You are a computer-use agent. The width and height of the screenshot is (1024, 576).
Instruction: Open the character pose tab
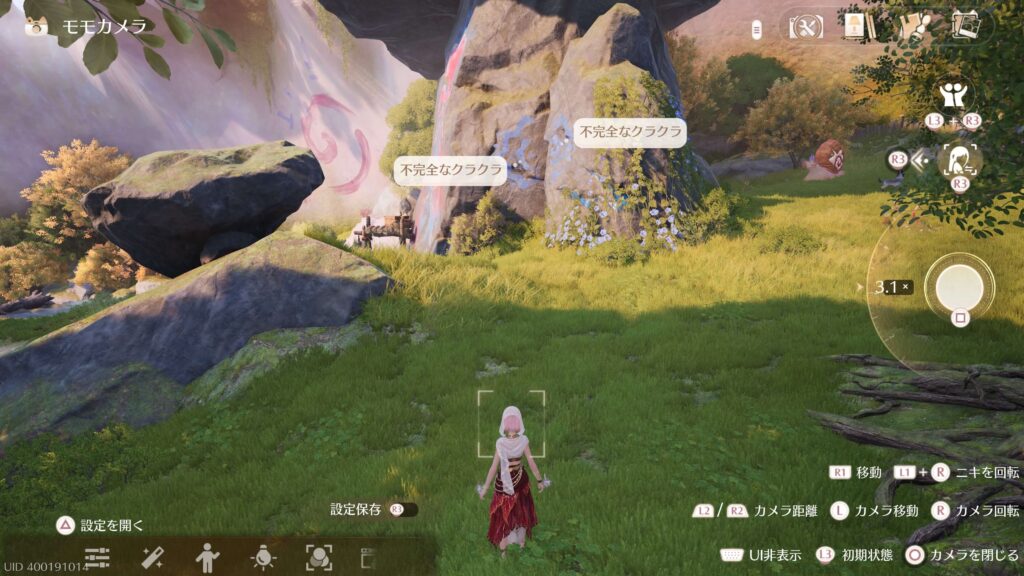207,556
